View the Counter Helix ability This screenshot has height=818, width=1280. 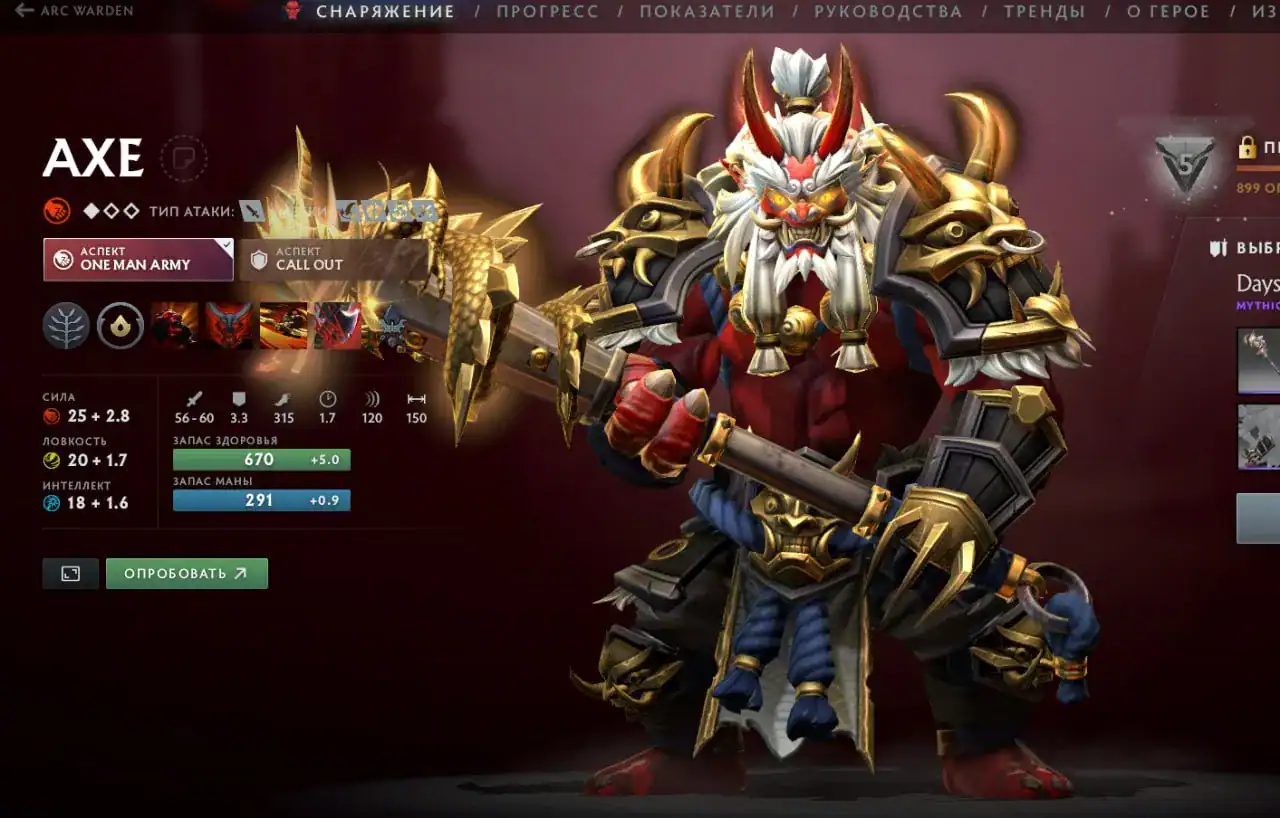click(283, 326)
